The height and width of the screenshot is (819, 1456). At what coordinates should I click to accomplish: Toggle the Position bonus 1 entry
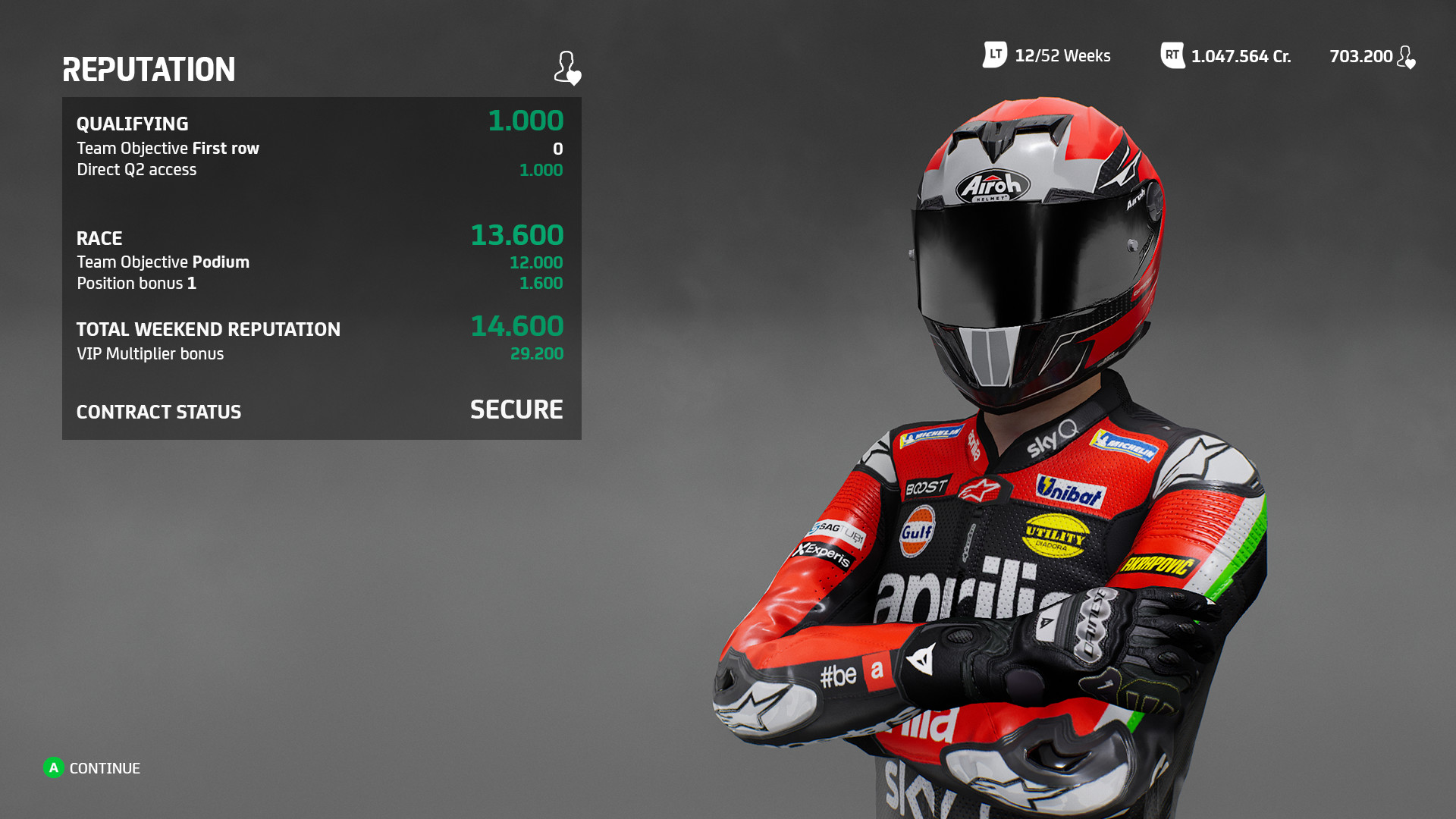(136, 283)
